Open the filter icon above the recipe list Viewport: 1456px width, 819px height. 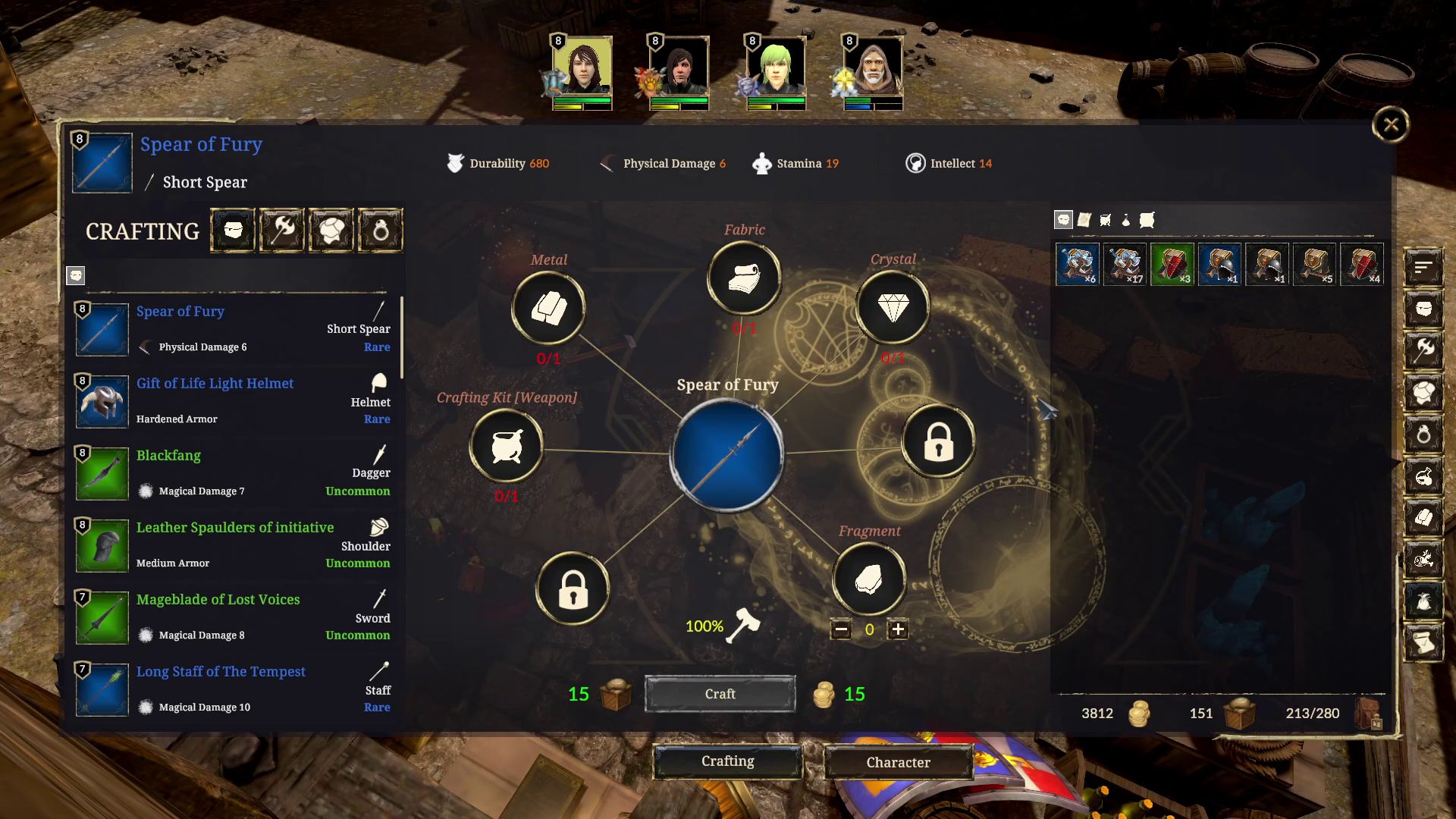pos(75,275)
